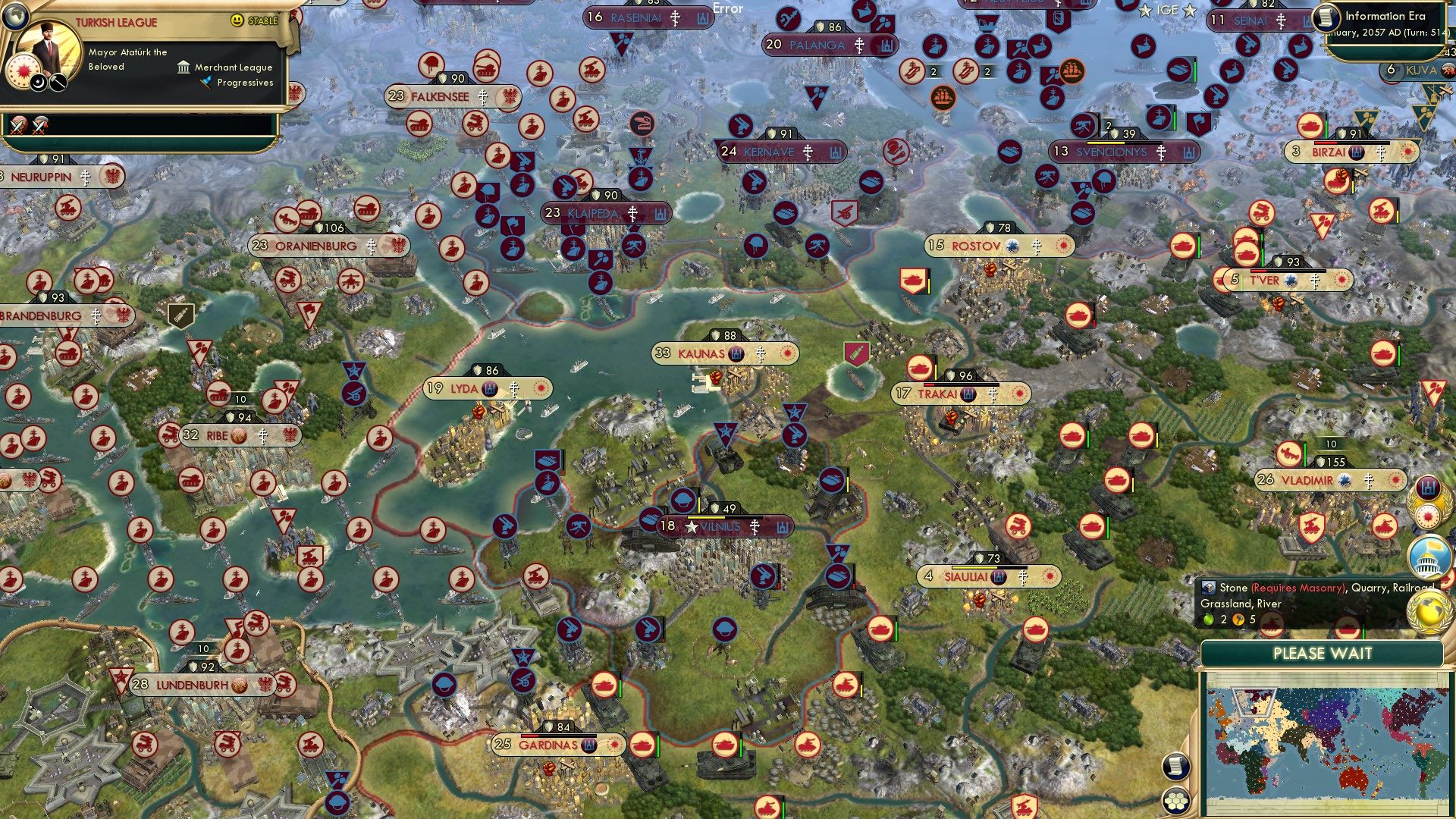This screenshot has width=1456, height=819.
Task: Open Lundenburh by clicking its city banner
Action: [191, 684]
